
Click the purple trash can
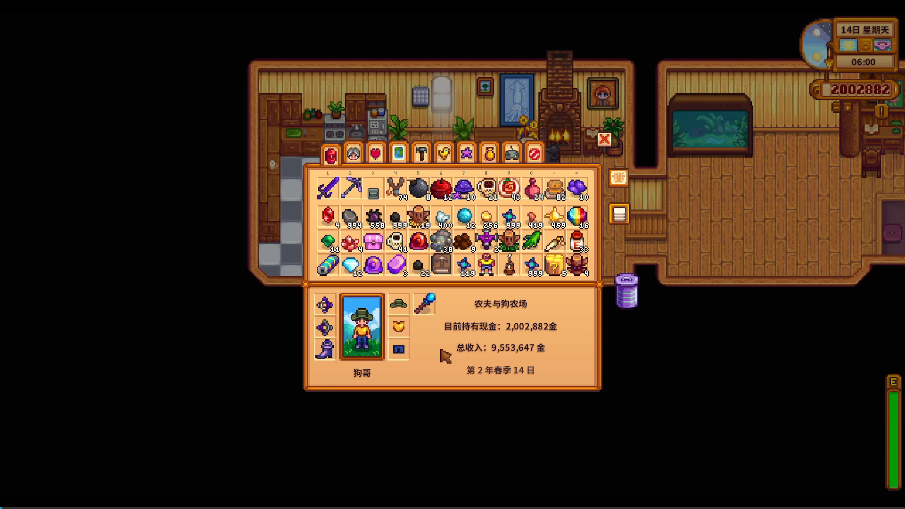[627, 290]
